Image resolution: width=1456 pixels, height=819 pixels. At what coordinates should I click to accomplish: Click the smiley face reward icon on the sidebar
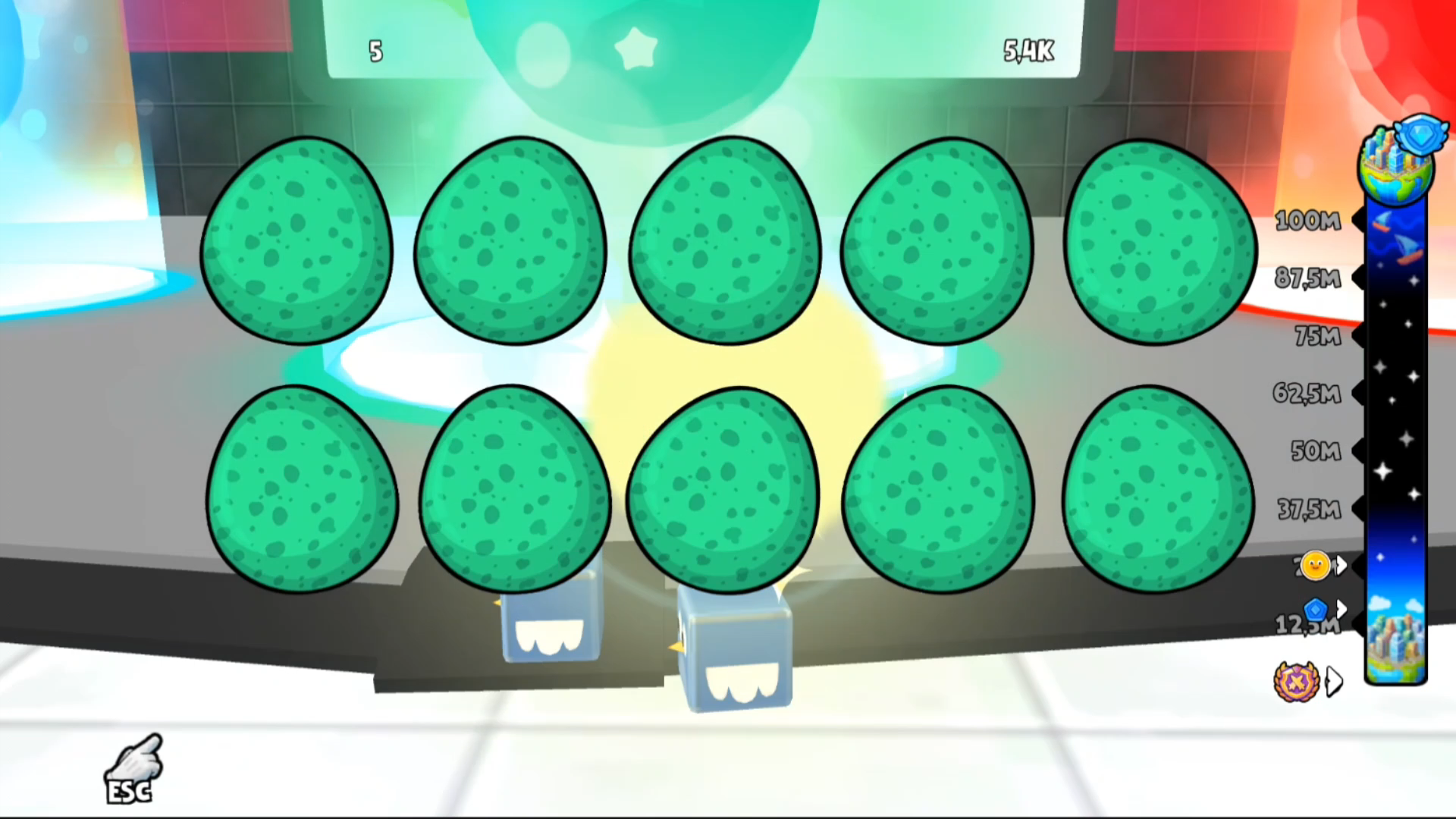(x=1314, y=566)
